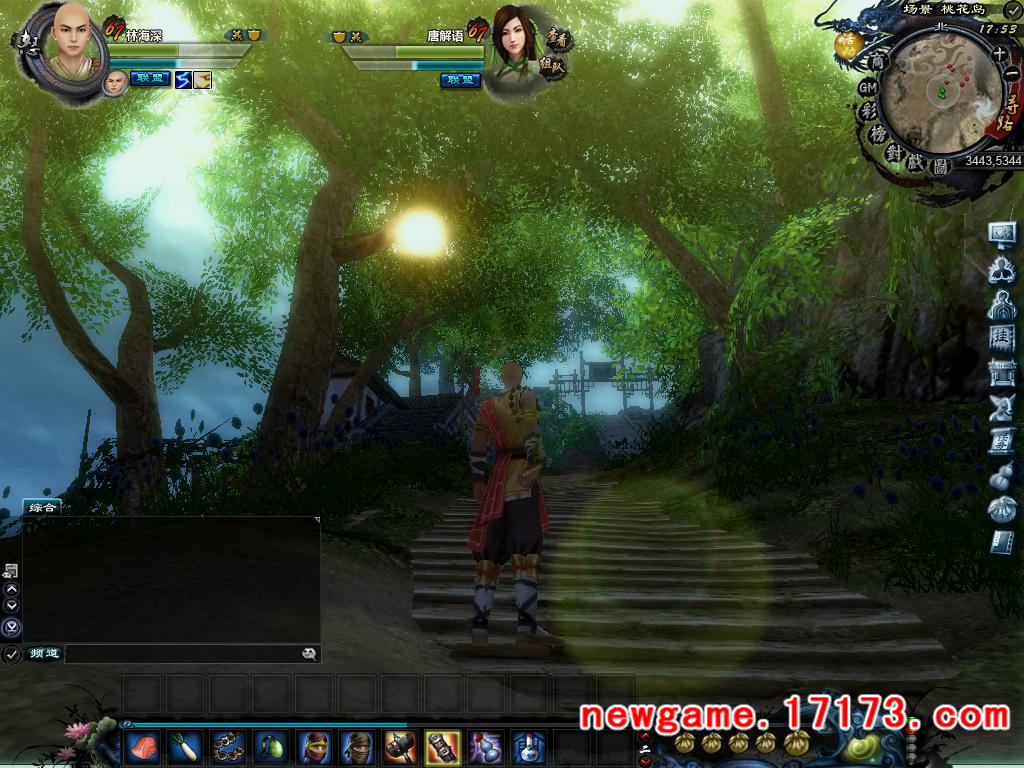Open the 综合 chat tab
Image resolution: width=1024 pixels, height=768 pixels.
[x=43, y=507]
